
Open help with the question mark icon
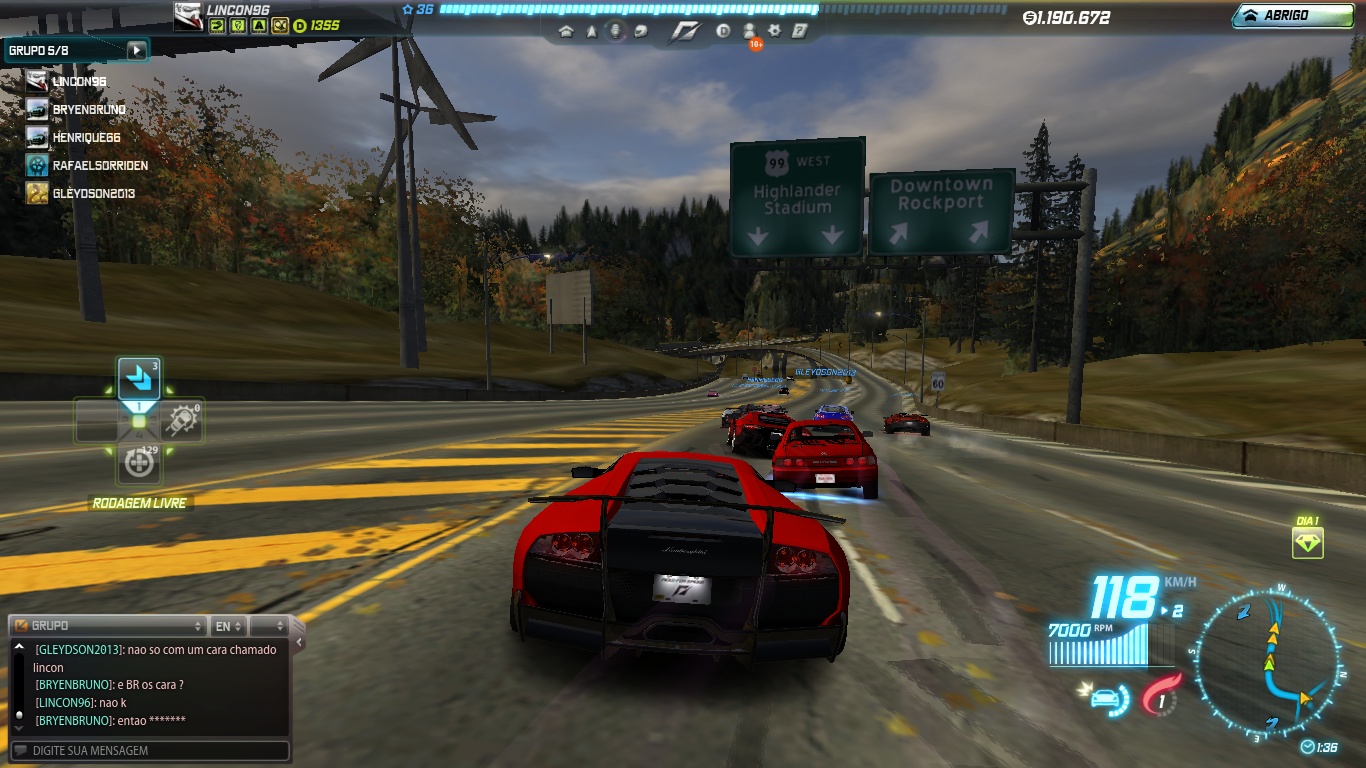799,31
